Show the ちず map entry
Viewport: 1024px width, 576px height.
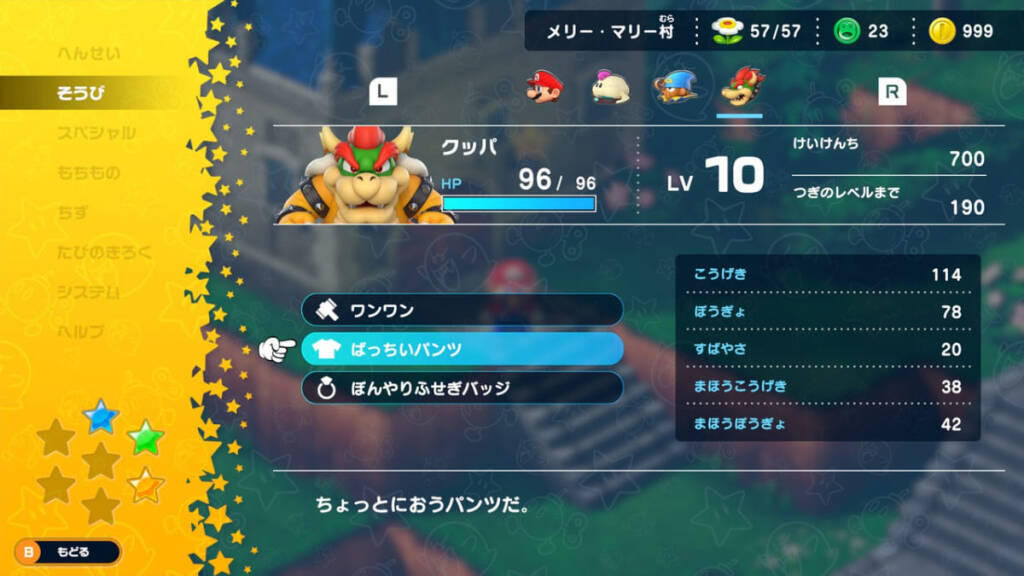tap(74, 213)
